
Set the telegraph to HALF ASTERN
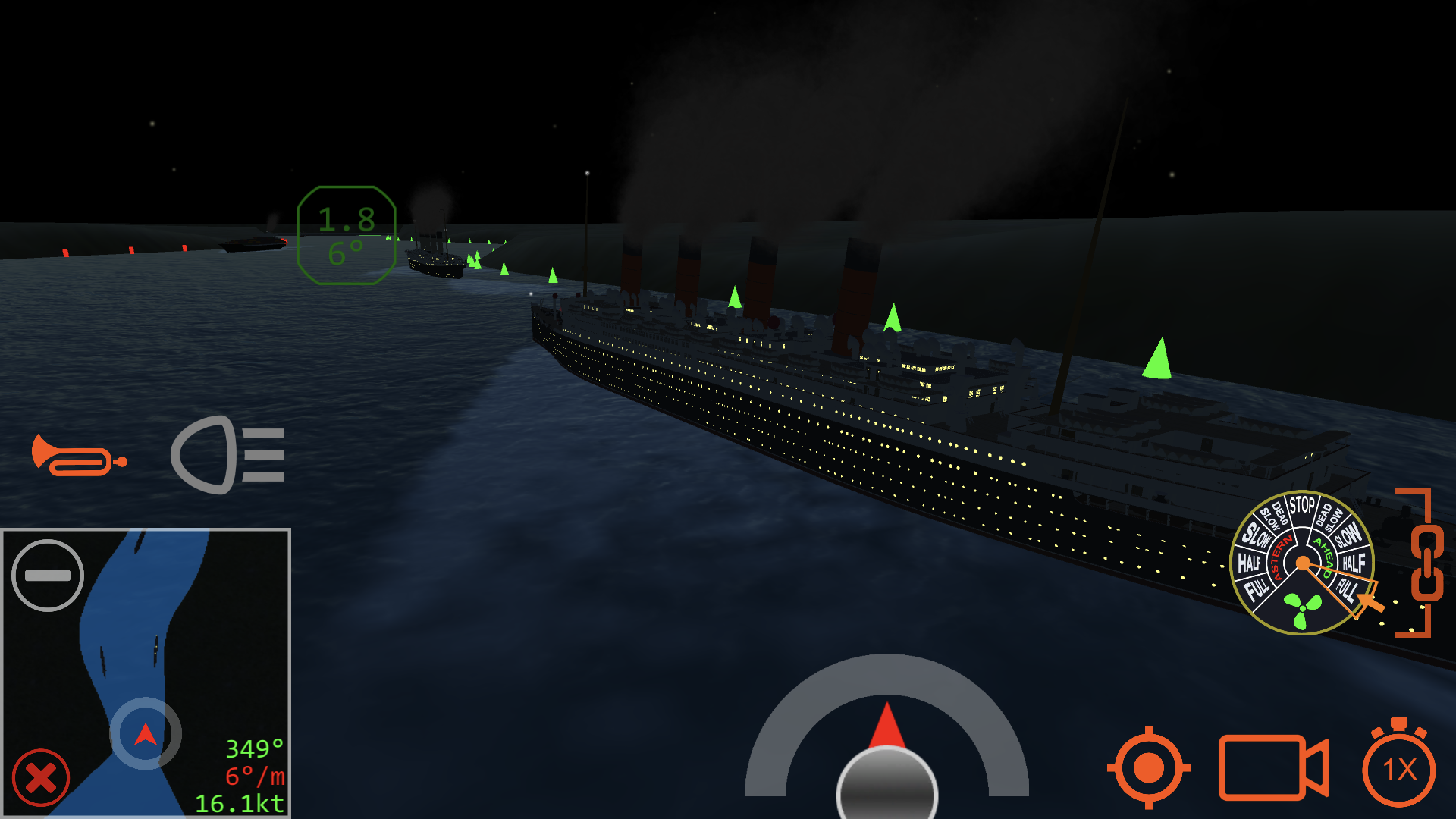[1250, 560]
